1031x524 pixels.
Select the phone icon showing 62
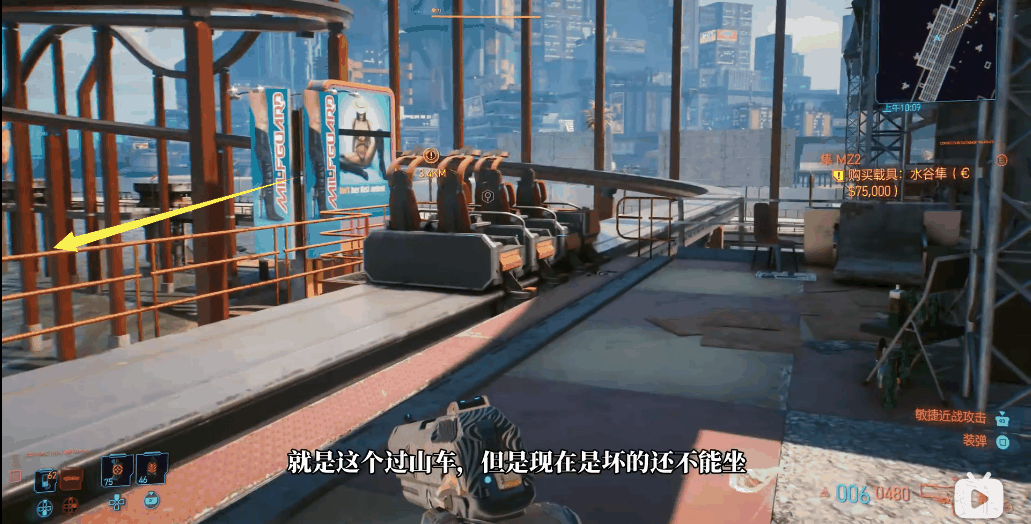pyautogui.click(x=46, y=479)
